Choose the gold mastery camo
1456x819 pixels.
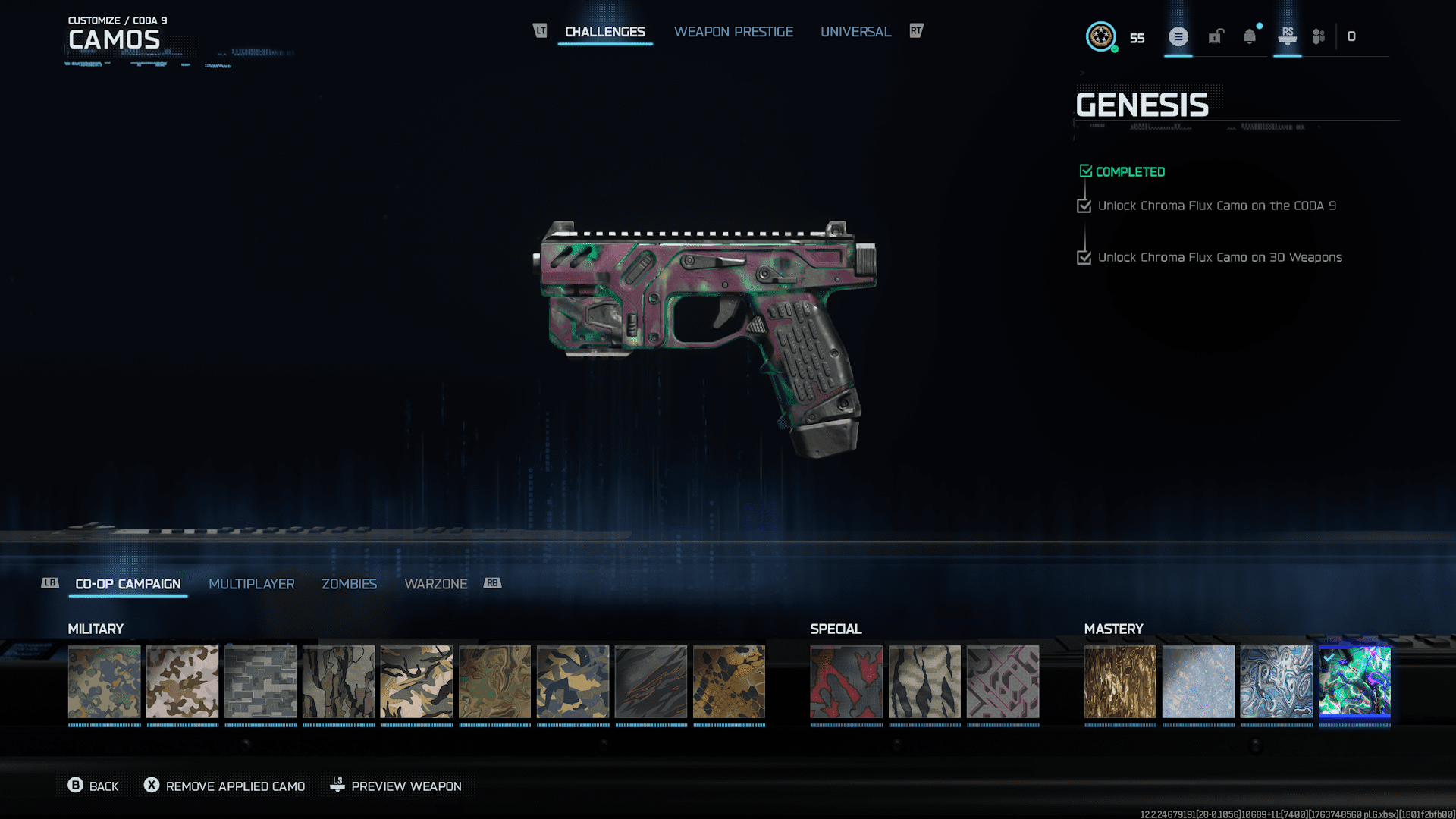click(1120, 681)
